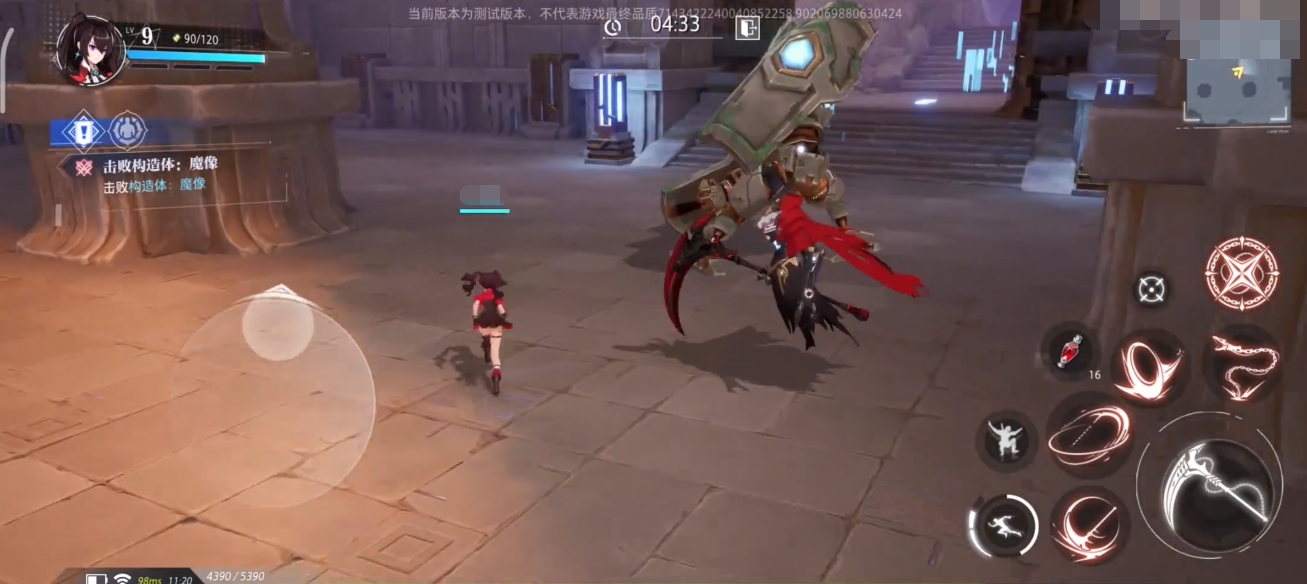Activate the red vortex ring skill
Image resolution: width=1307 pixels, height=584 pixels.
pyautogui.click(x=1150, y=367)
